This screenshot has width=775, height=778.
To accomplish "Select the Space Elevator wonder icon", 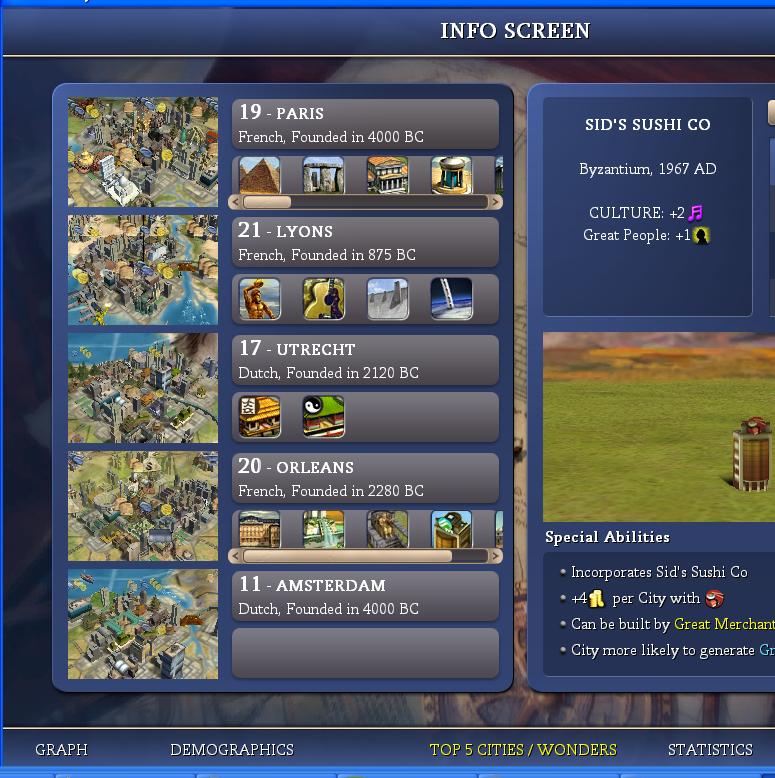I will [x=451, y=298].
